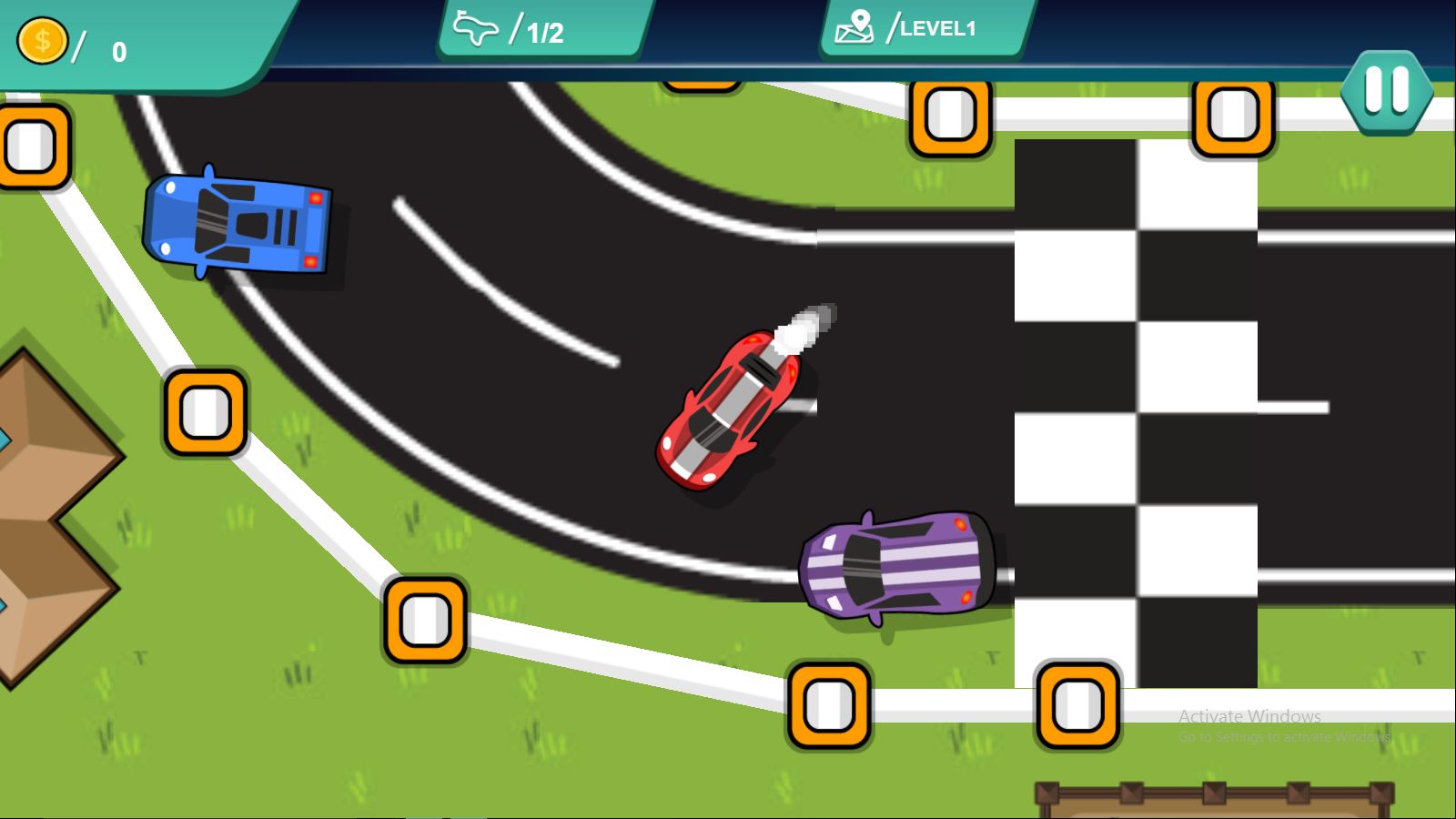Viewport: 1456px width, 819px height.
Task: Pause the race with the hexagon button
Action: tap(1386, 91)
